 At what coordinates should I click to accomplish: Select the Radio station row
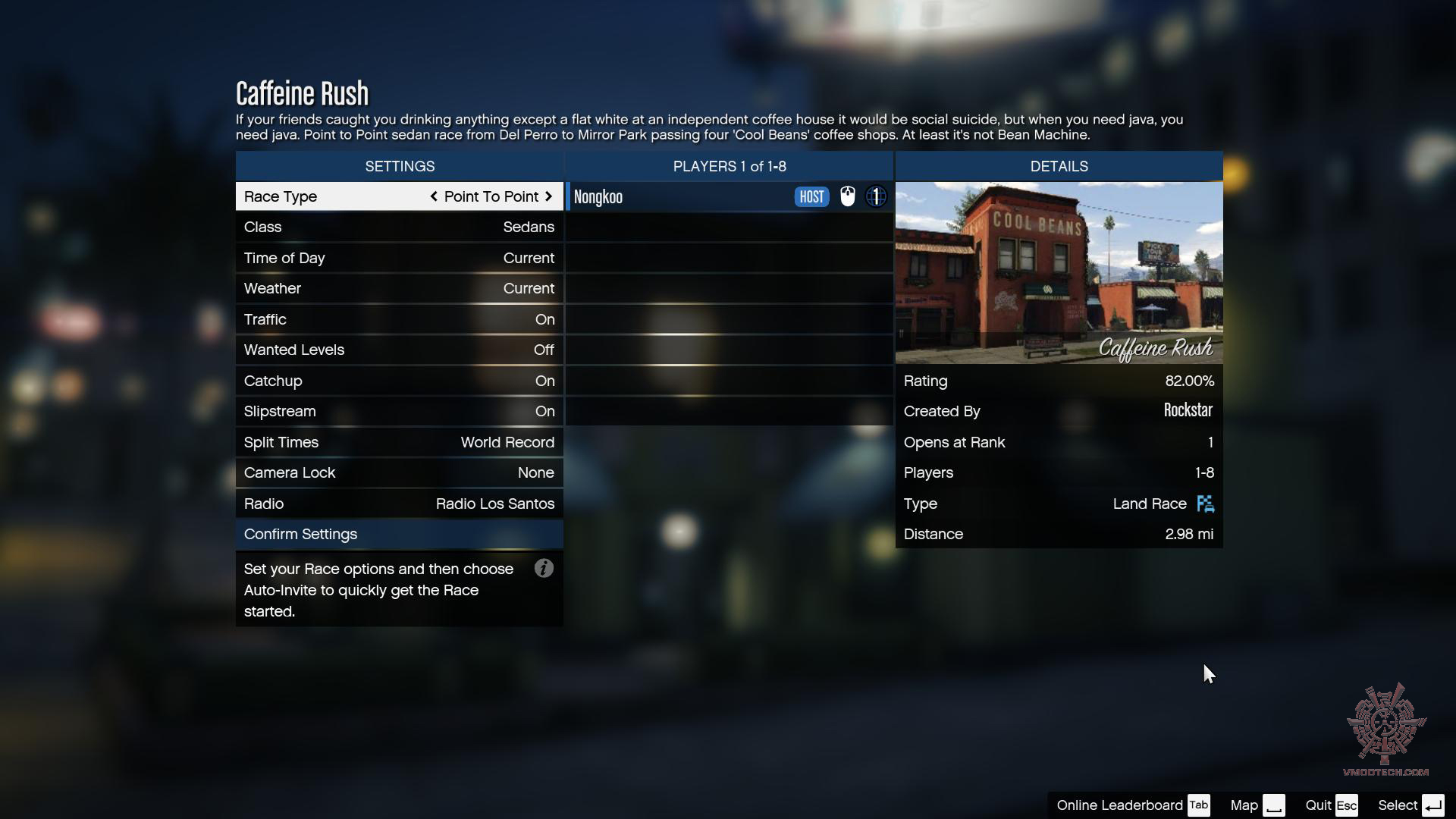point(399,504)
